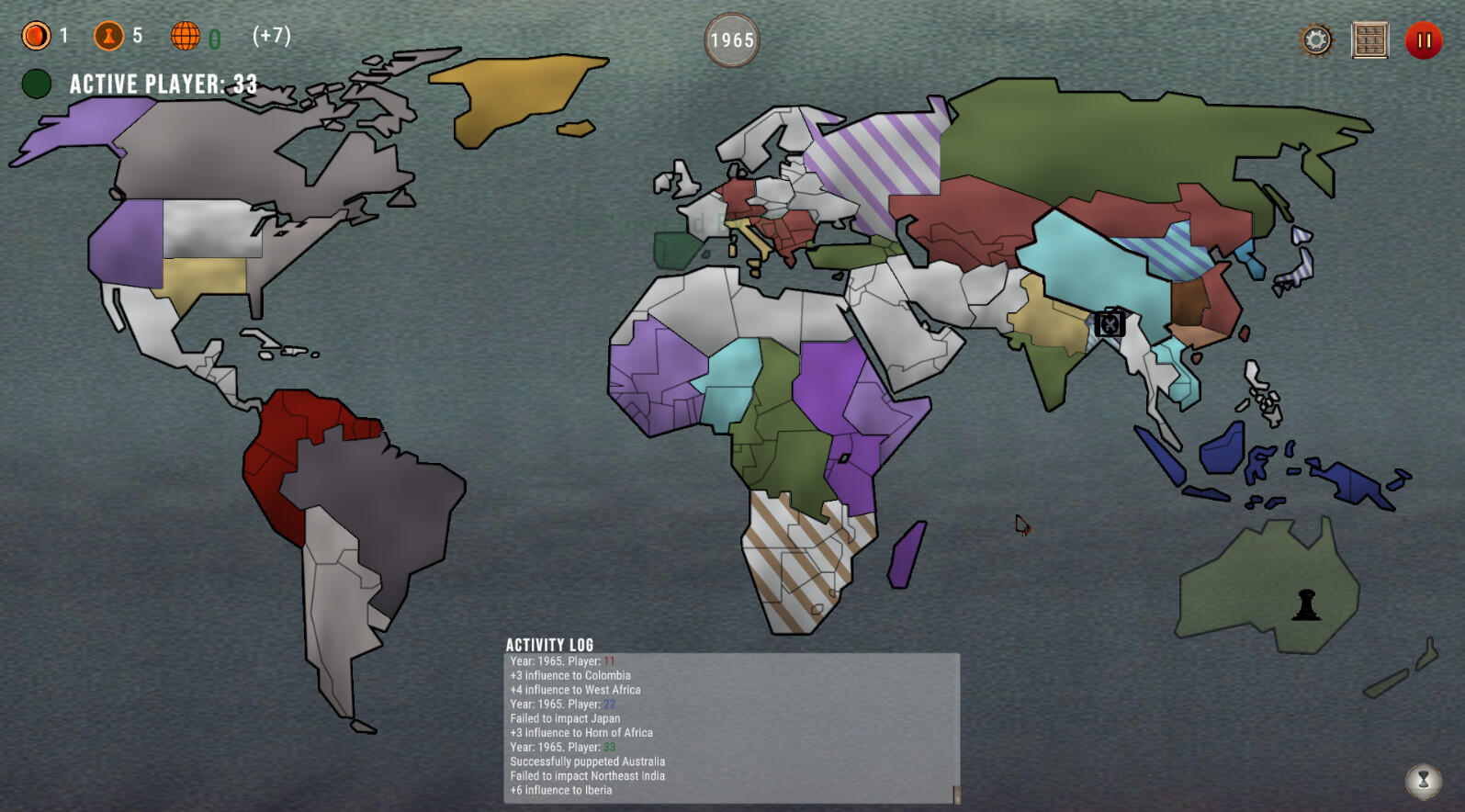The width and height of the screenshot is (1465, 812).
Task: Open the (+7) income indicator
Action: [266, 37]
